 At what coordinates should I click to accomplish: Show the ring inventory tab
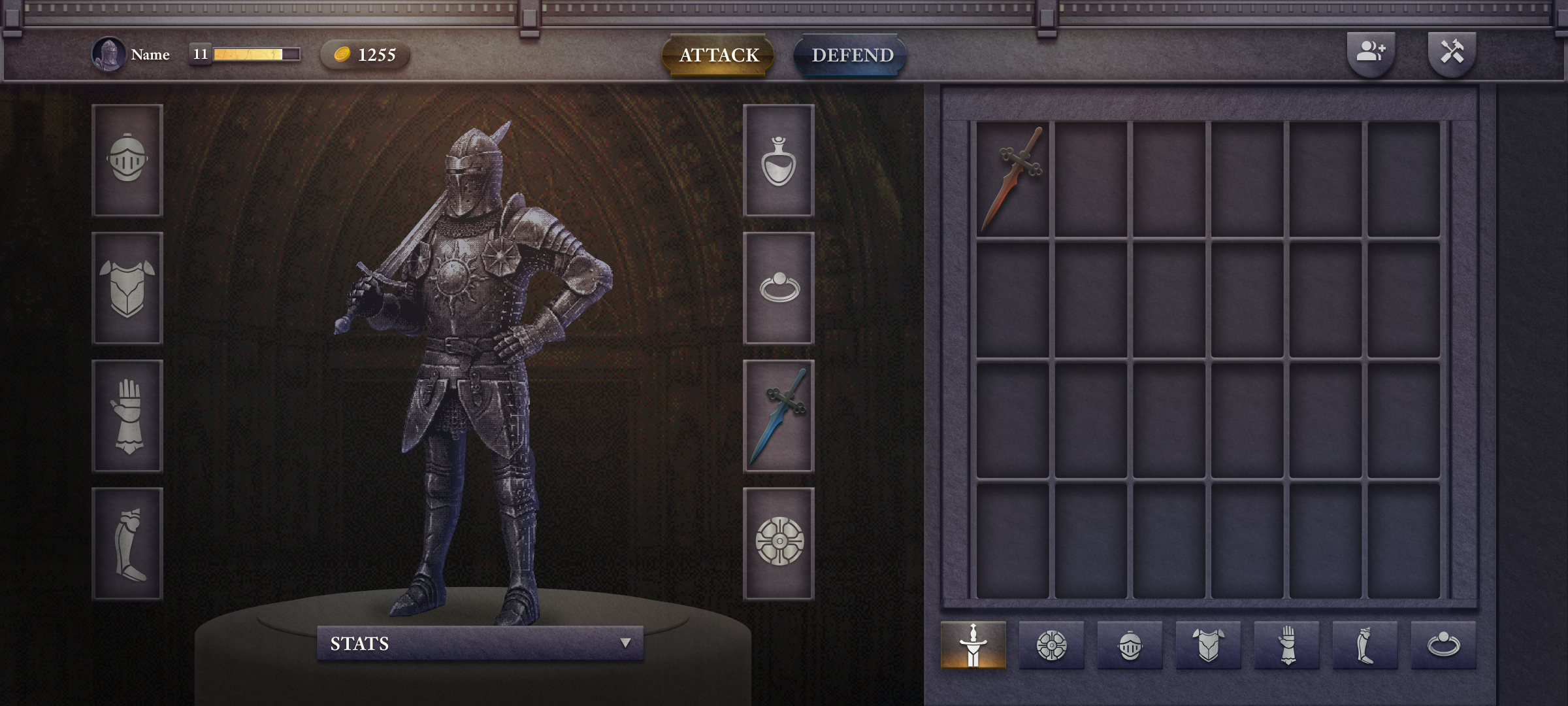pyautogui.click(x=1443, y=645)
